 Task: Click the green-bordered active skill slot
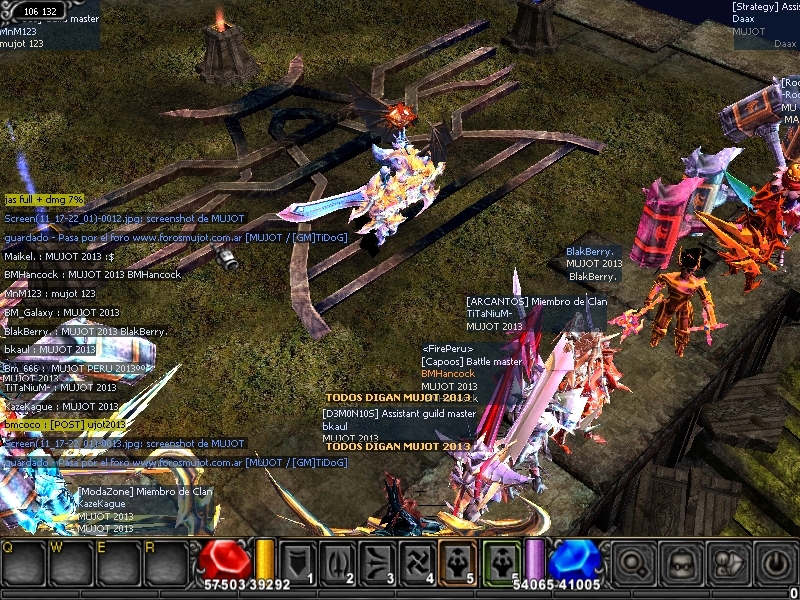pos(502,562)
